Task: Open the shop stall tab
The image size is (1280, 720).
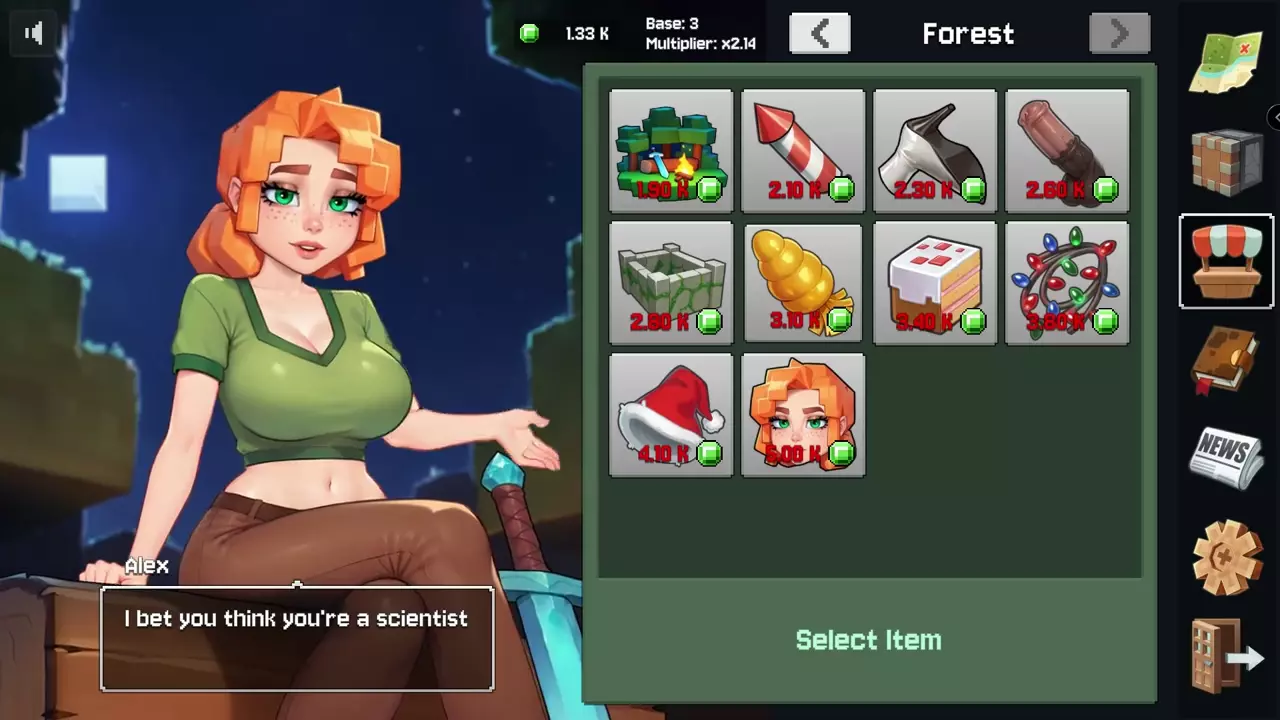Action: click(x=1227, y=261)
